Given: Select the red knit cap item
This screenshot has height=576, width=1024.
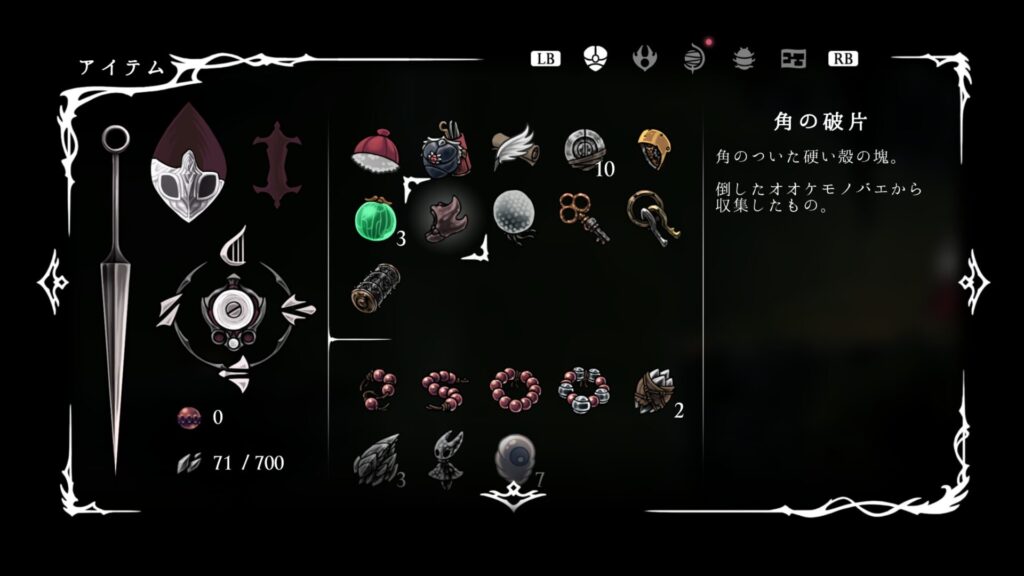Looking at the screenshot, I should point(377,150).
